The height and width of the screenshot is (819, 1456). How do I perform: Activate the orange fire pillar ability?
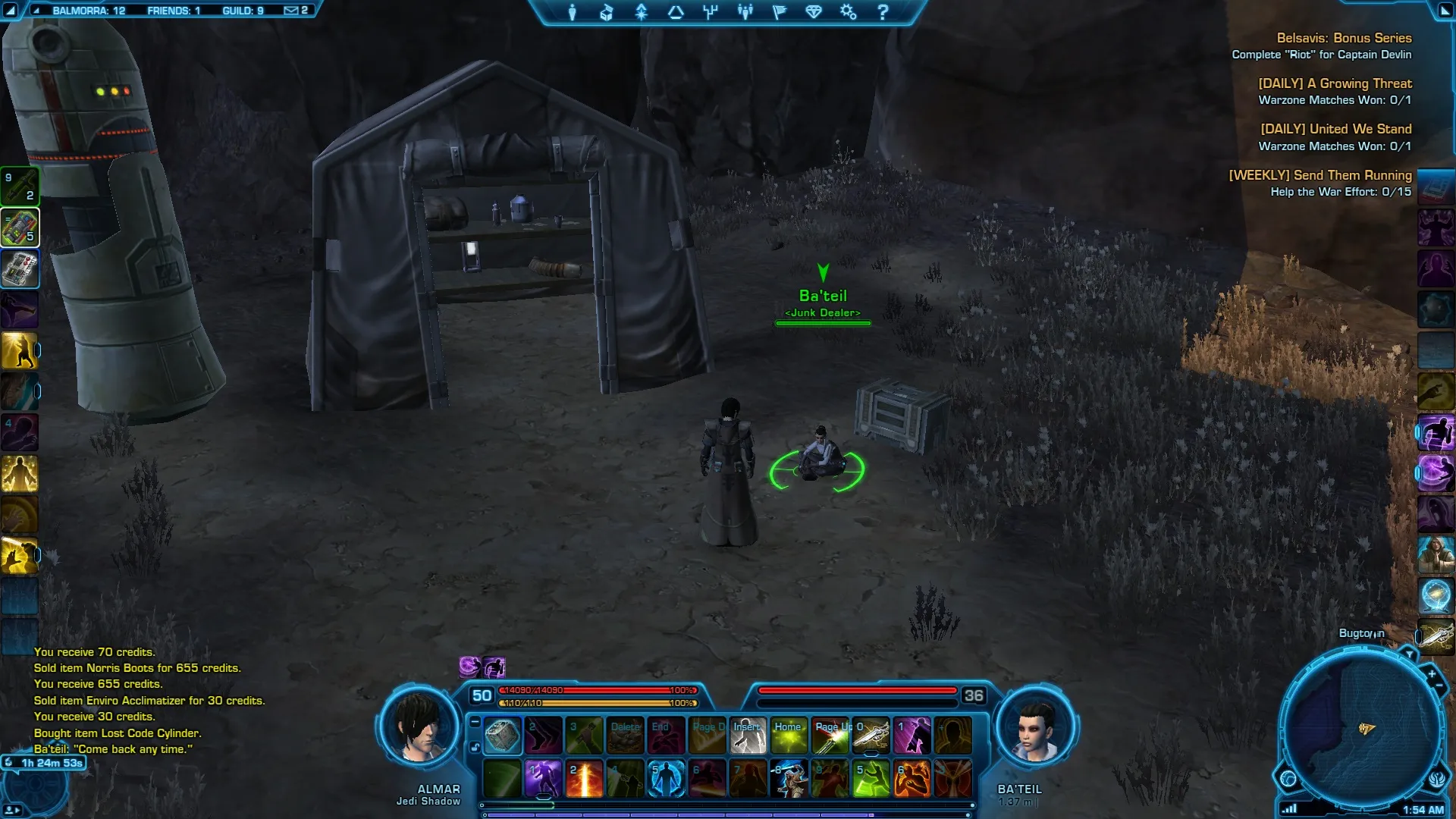click(584, 779)
